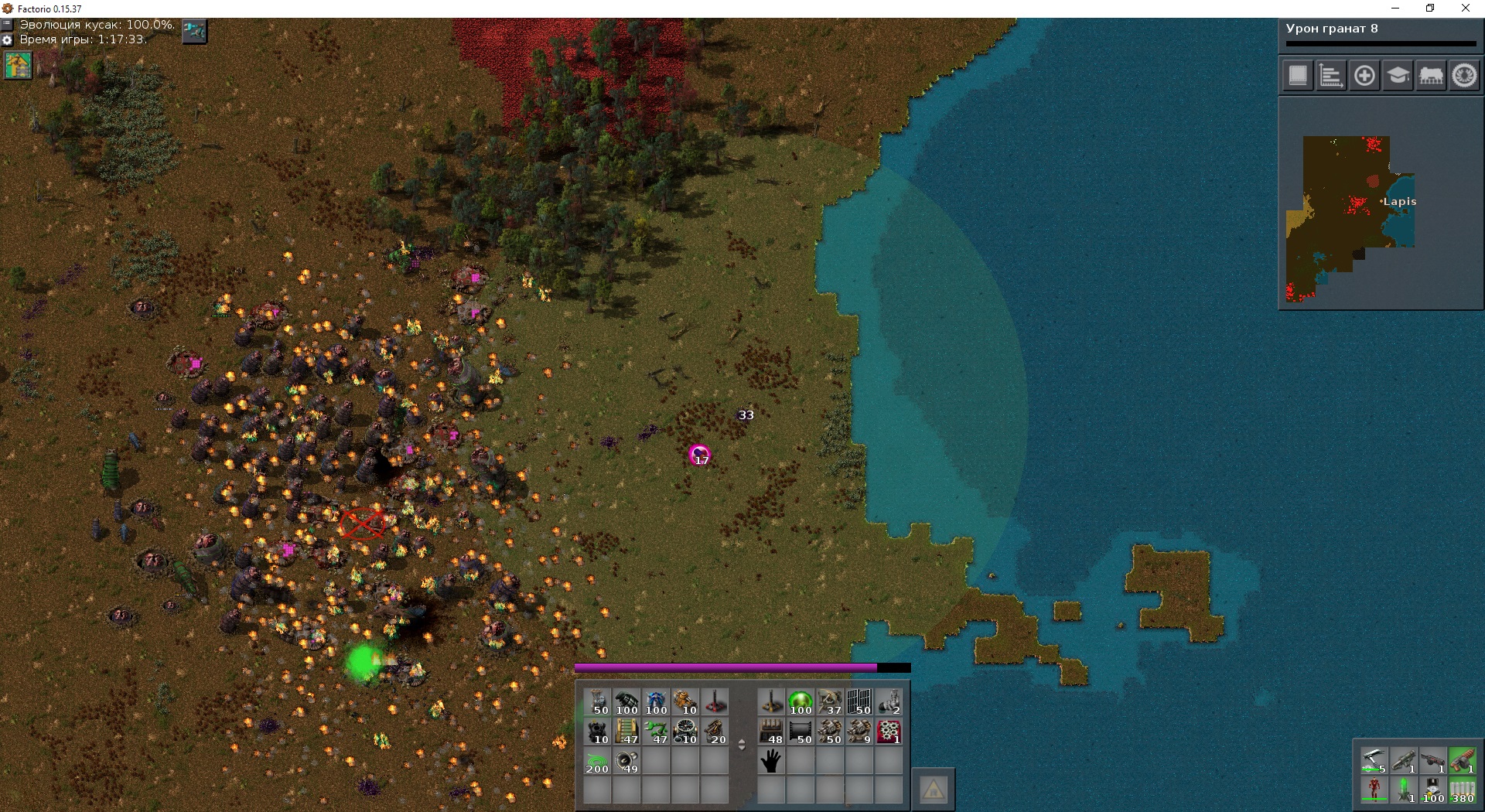Select the red gears item slot
The height and width of the screenshot is (812, 1485).
pos(889,732)
